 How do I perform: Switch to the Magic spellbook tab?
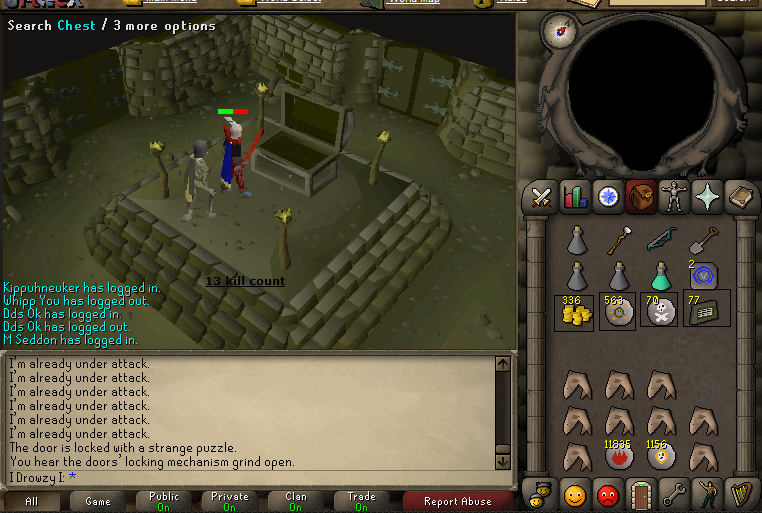[740, 197]
